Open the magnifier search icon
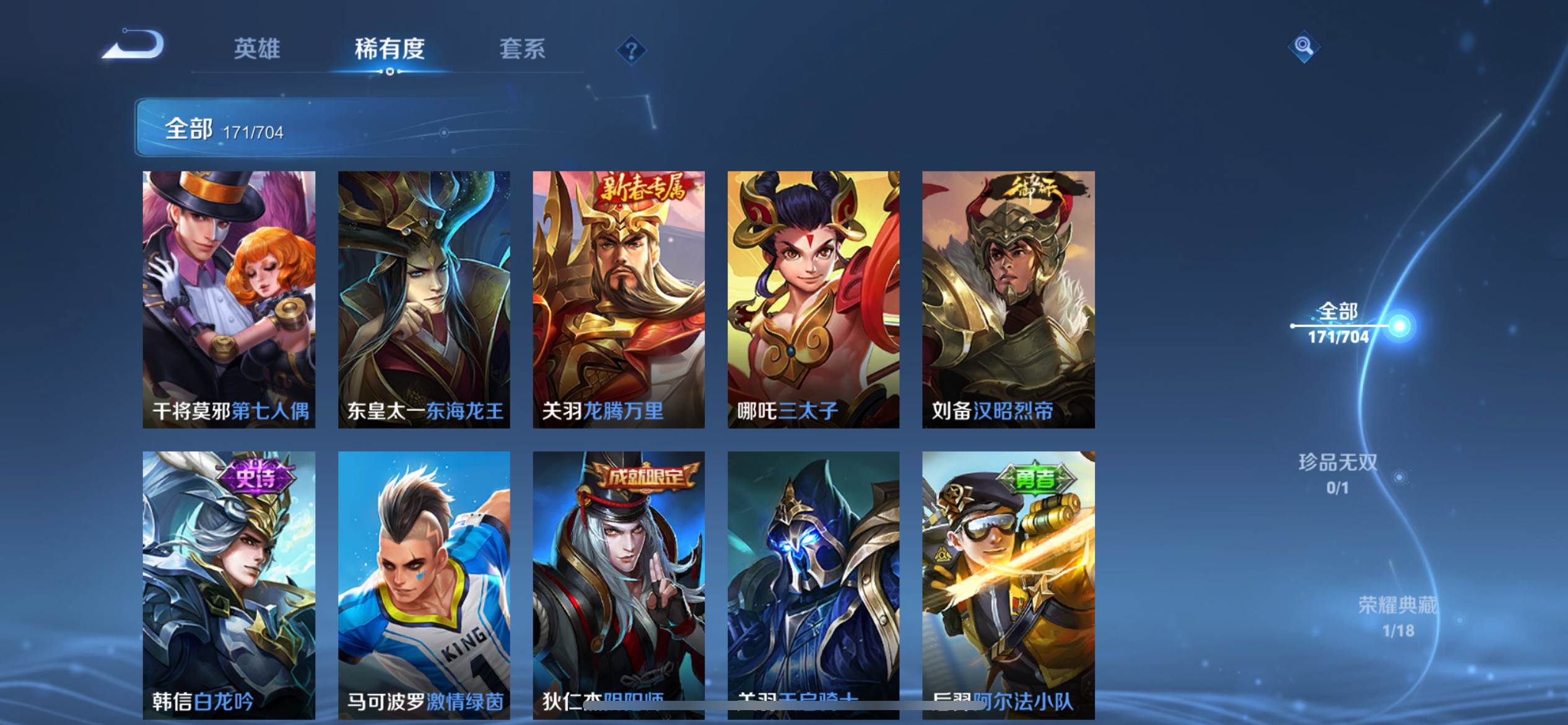 coord(1303,46)
